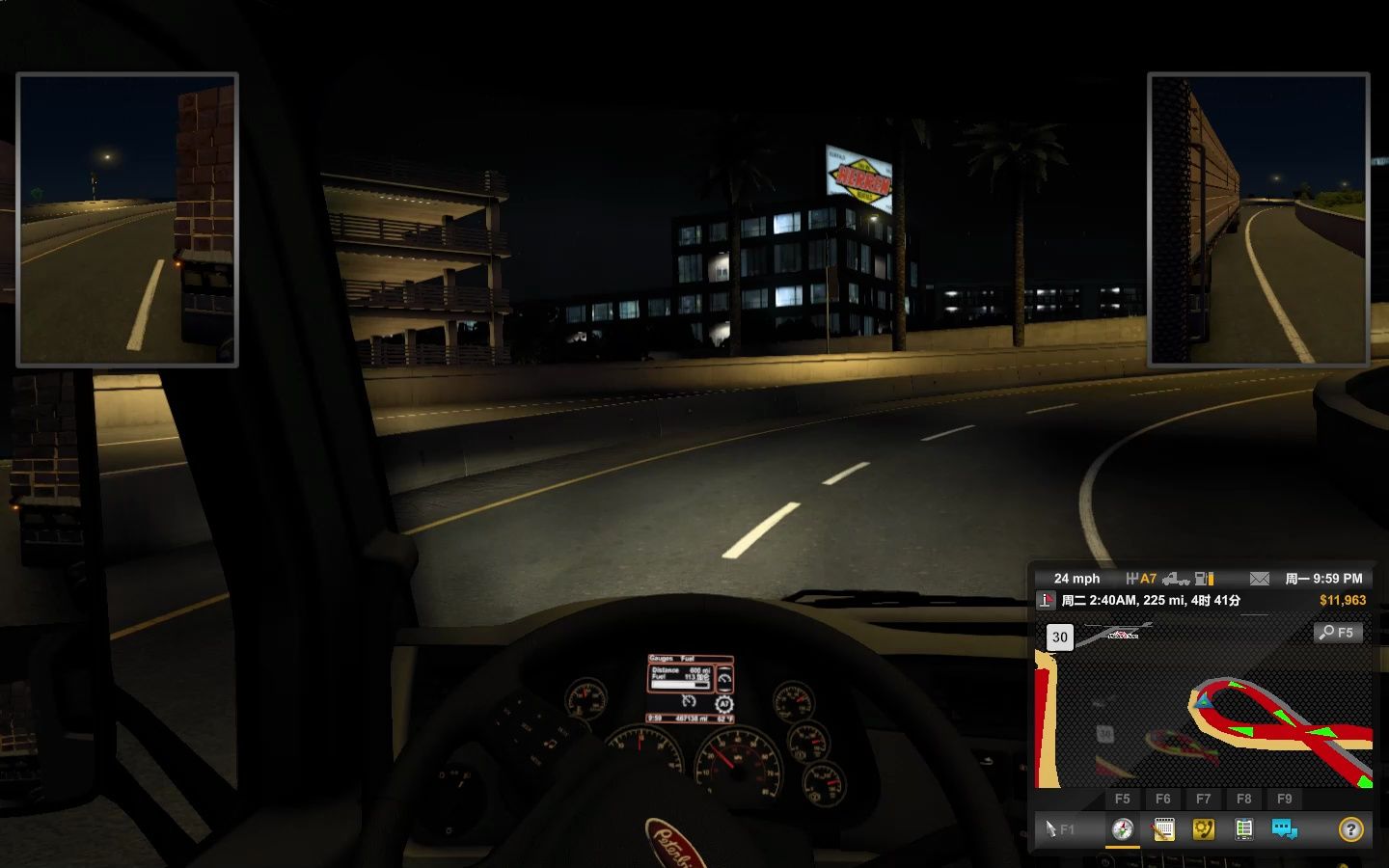This screenshot has width=1389, height=868.
Task: Click the help question mark icon
Action: pos(1350,830)
